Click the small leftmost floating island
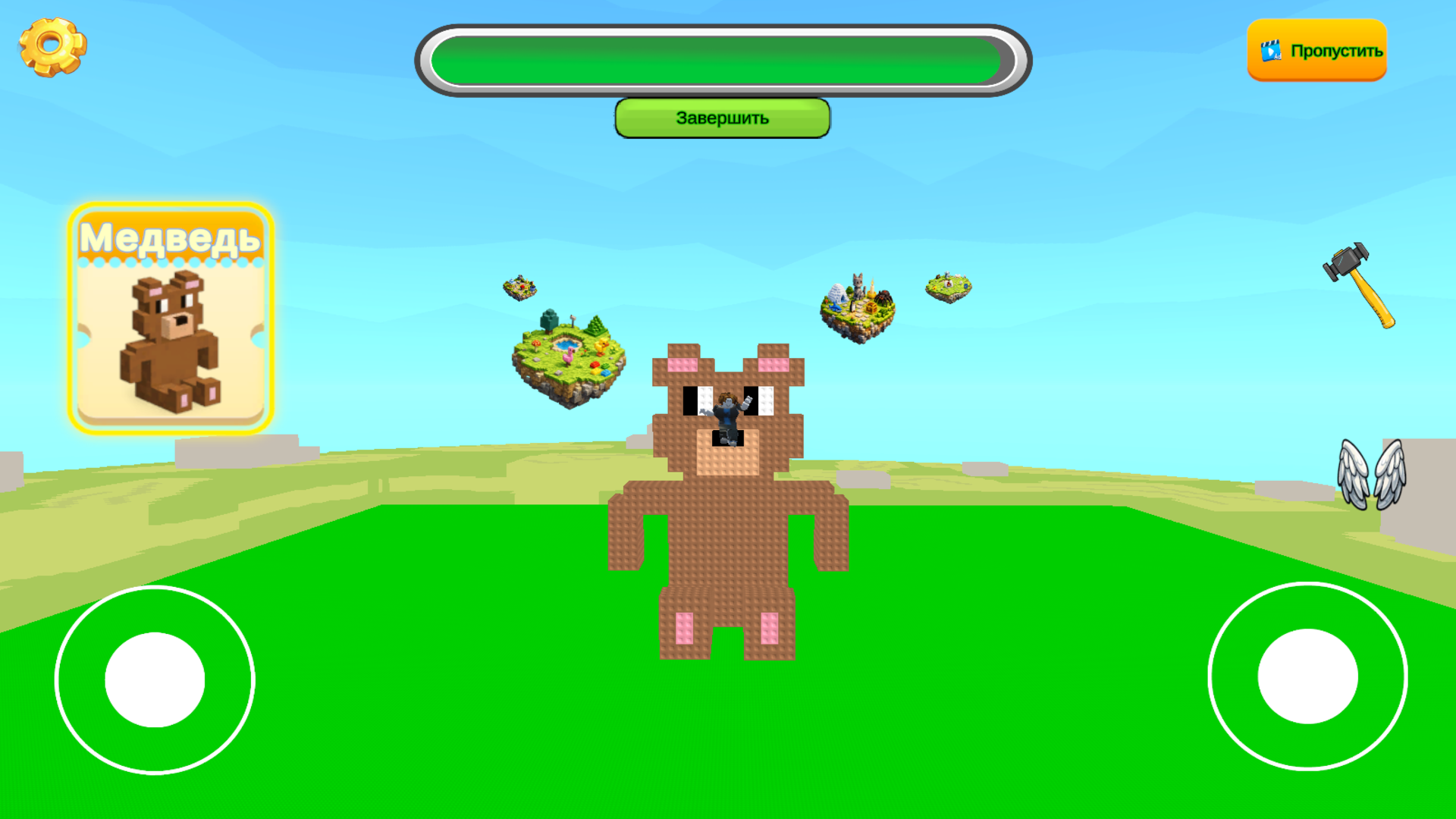Image resolution: width=1456 pixels, height=819 pixels. pyautogui.click(x=519, y=288)
